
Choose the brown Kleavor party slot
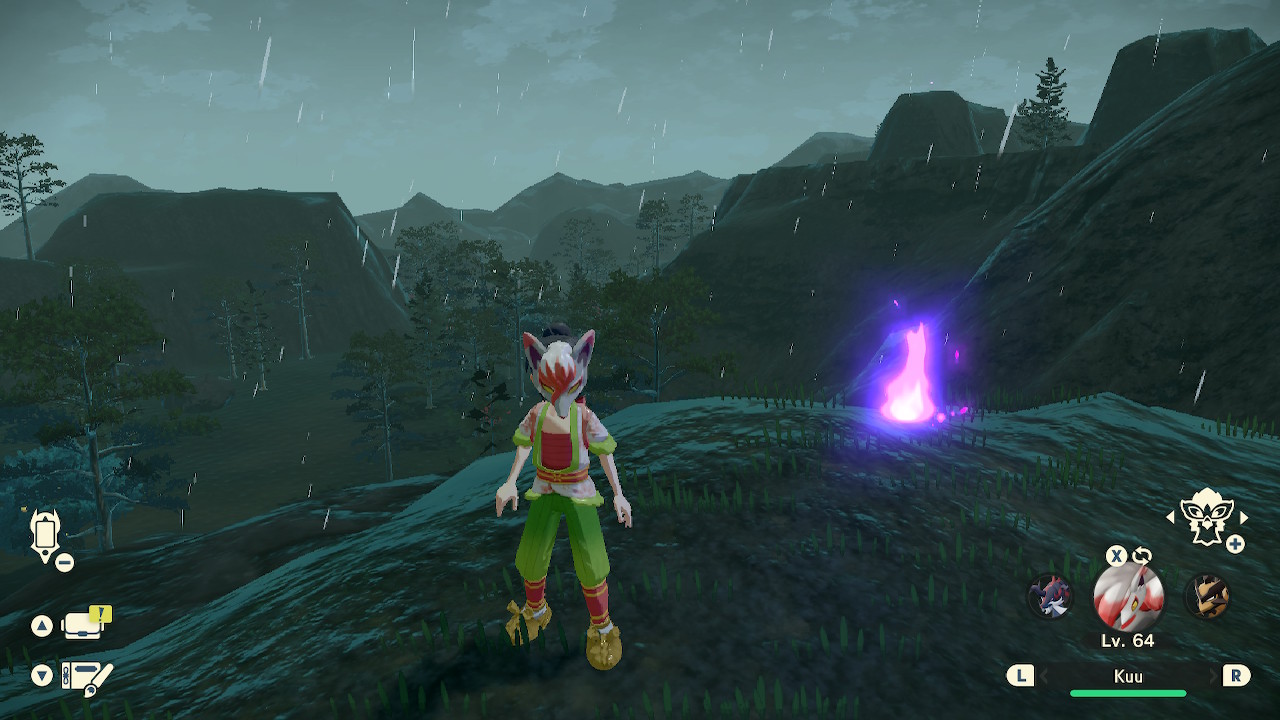1206,597
